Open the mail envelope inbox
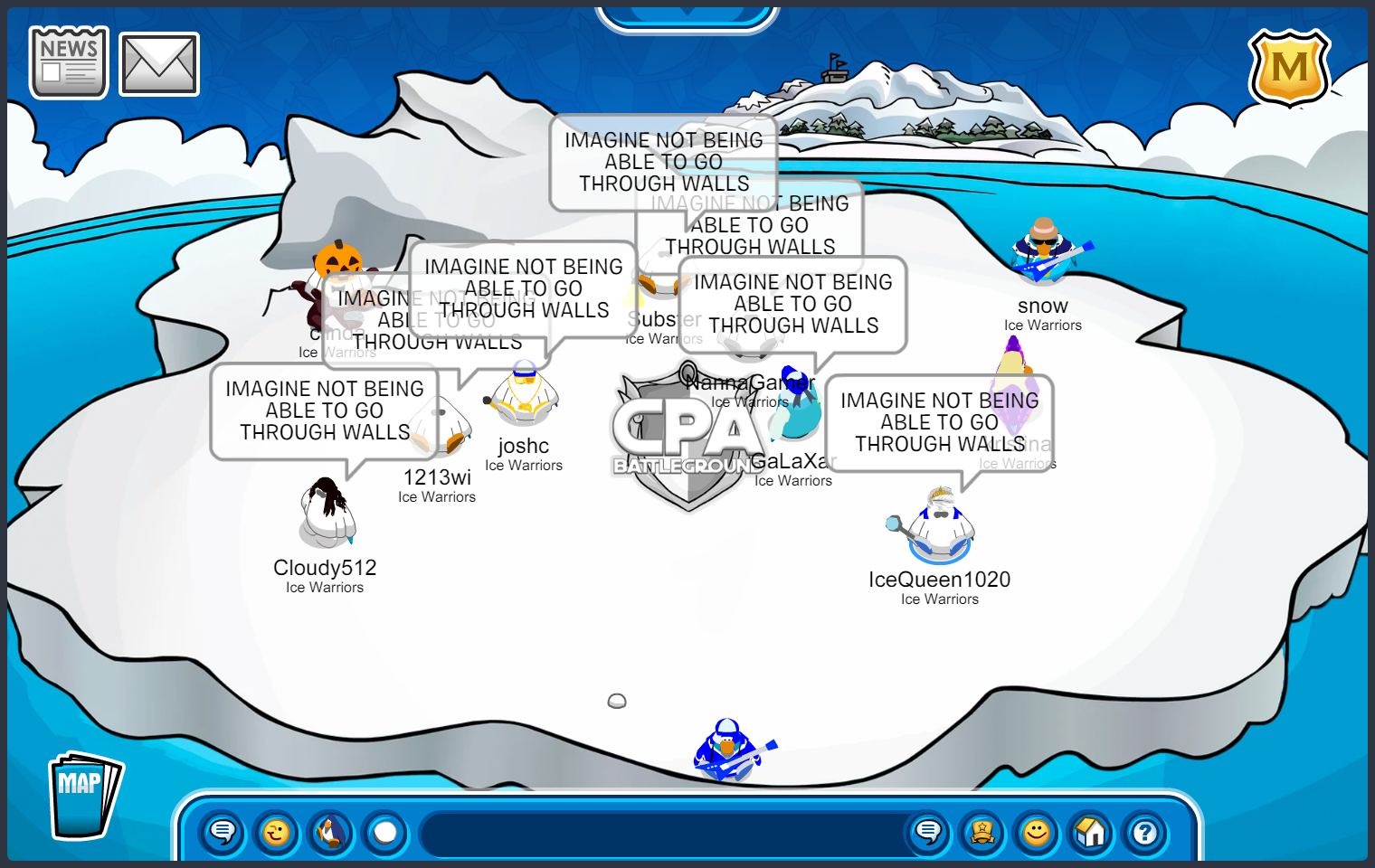This screenshot has height=868, width=1375. 159,64
